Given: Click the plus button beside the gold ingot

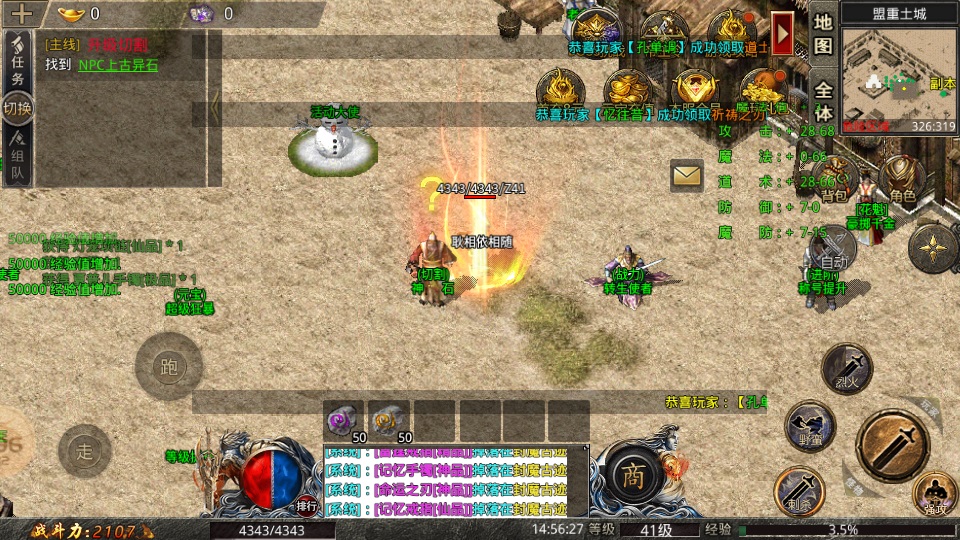Looking at the screenshot, I should 22,13.
